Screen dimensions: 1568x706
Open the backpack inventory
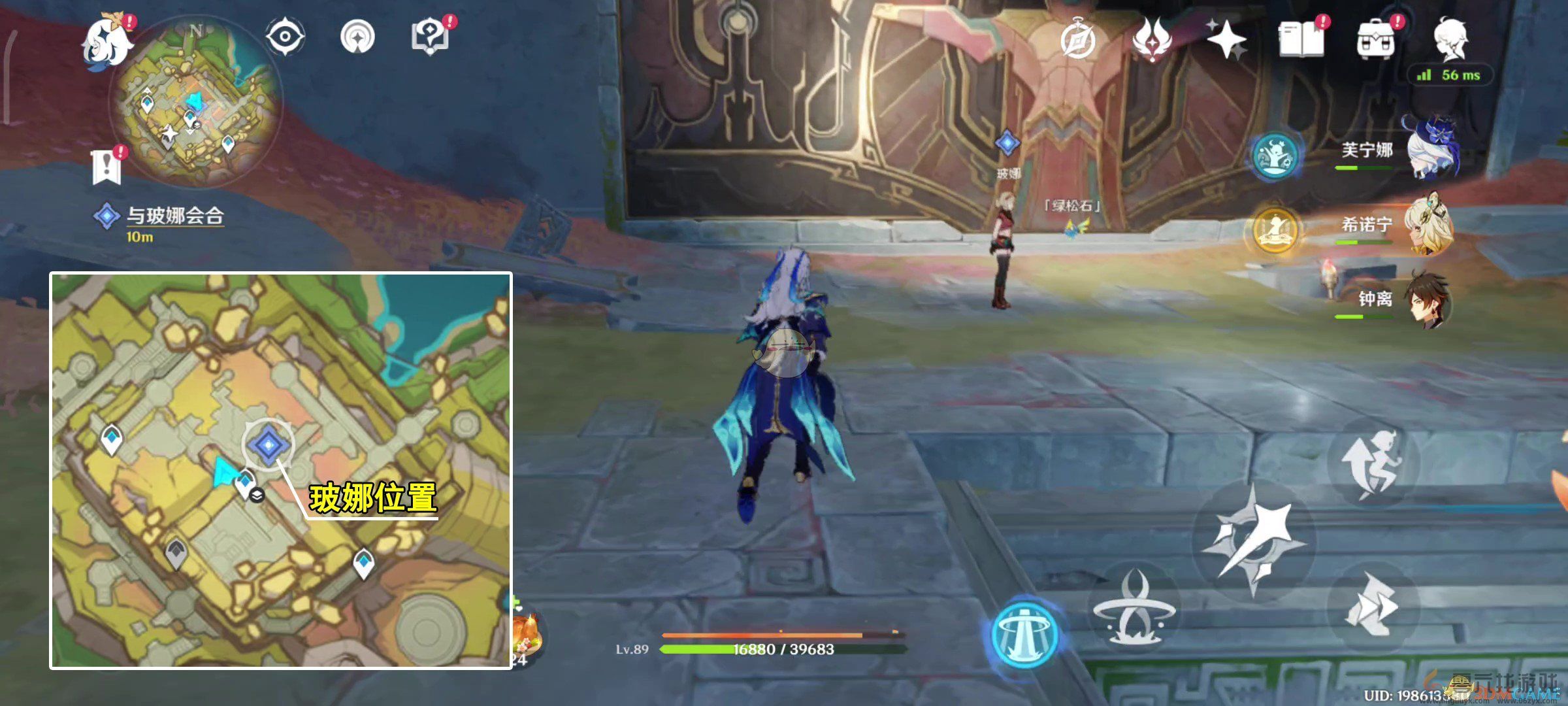tap(1375, 41)
